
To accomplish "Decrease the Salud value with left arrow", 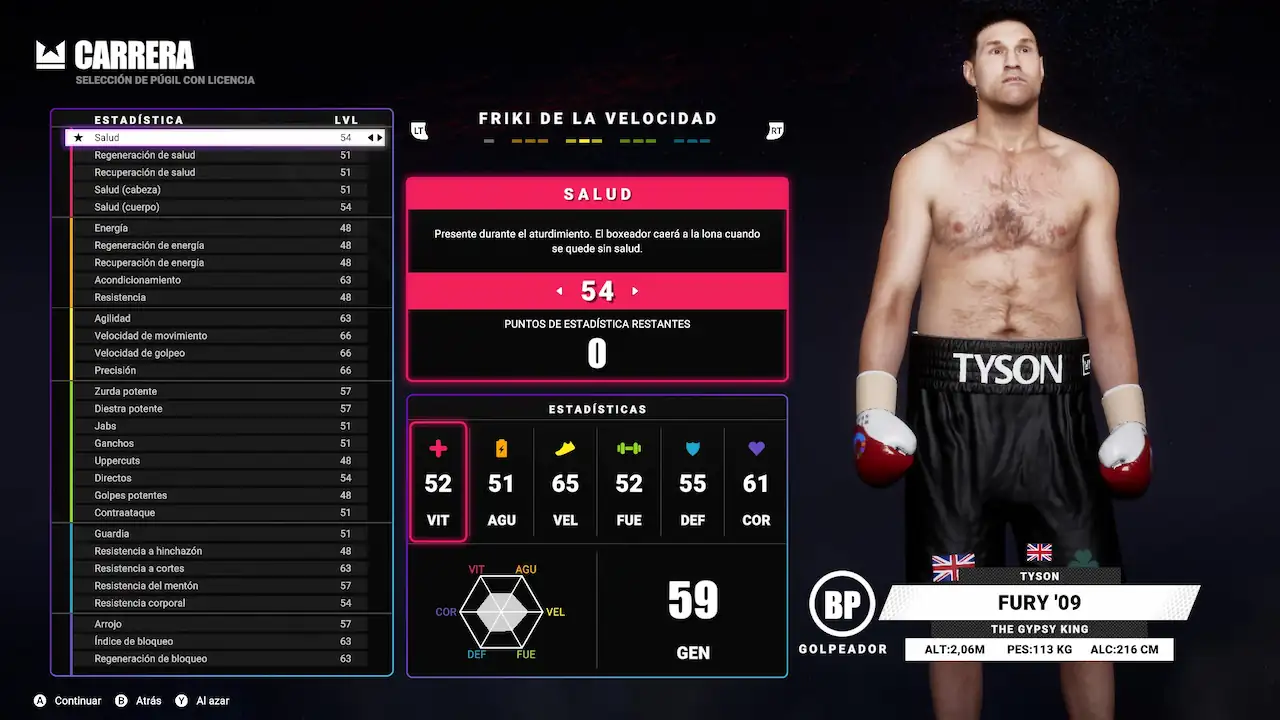I will pyautogui.click(x=559, y=291).
